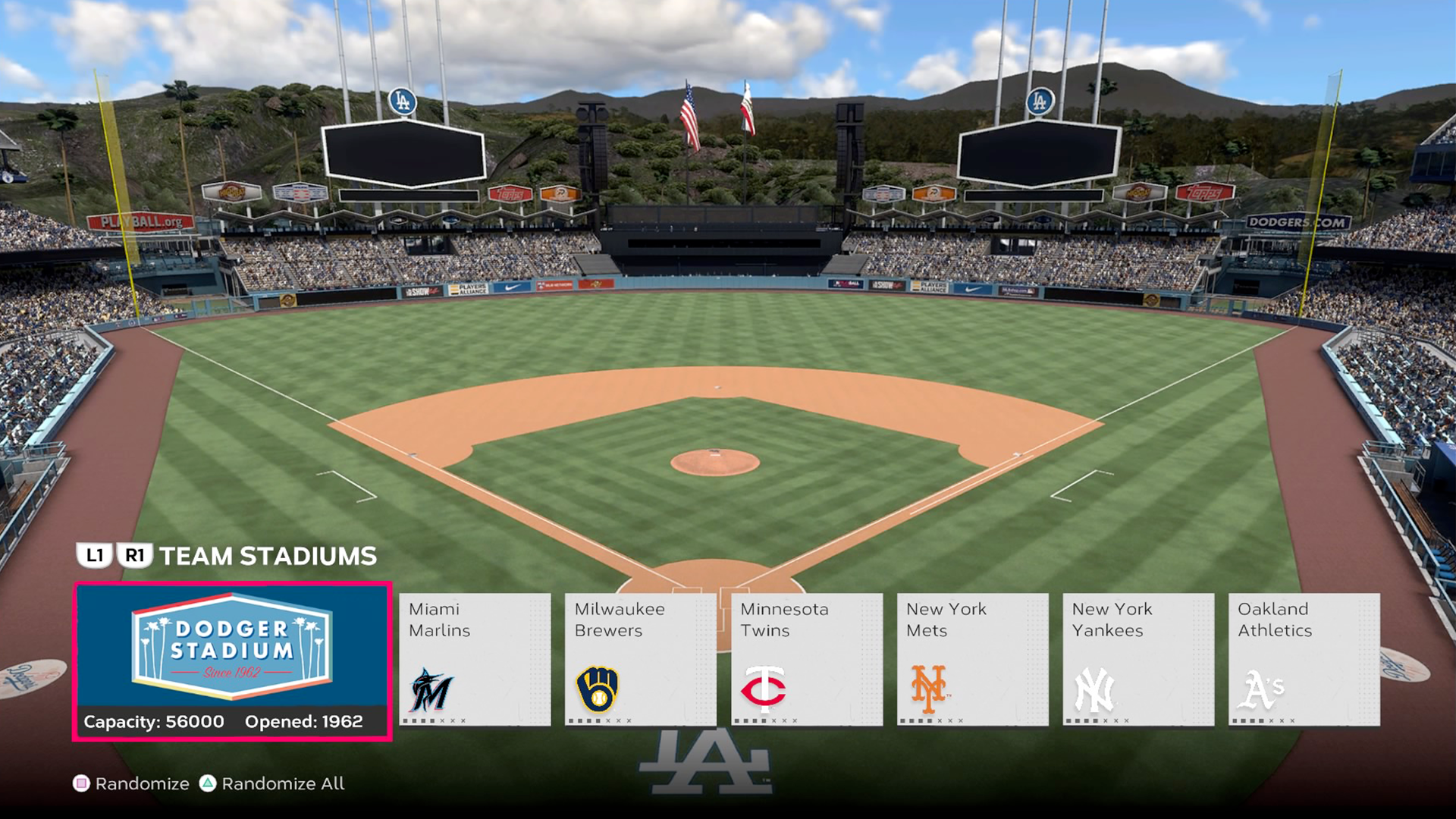Select the Oakland Athletics stadium tile

pyautogui.click(x=1304, y=659)
